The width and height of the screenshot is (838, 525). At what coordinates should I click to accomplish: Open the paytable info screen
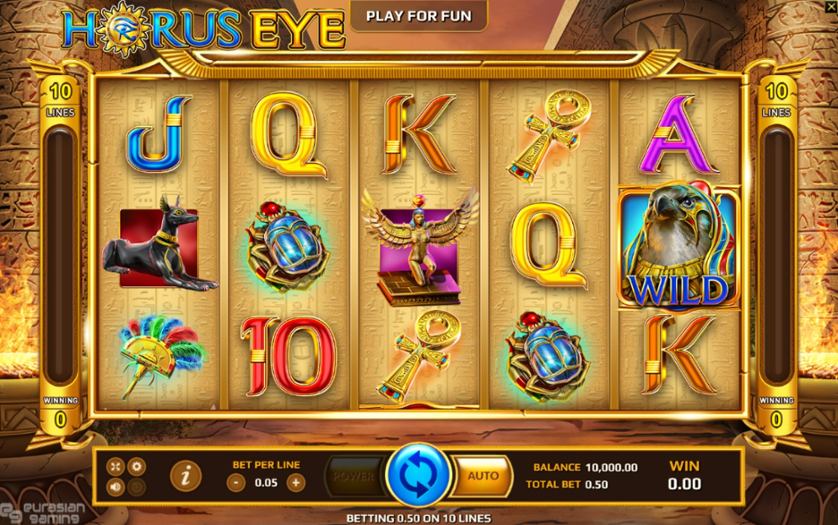[x=185, y=476]
